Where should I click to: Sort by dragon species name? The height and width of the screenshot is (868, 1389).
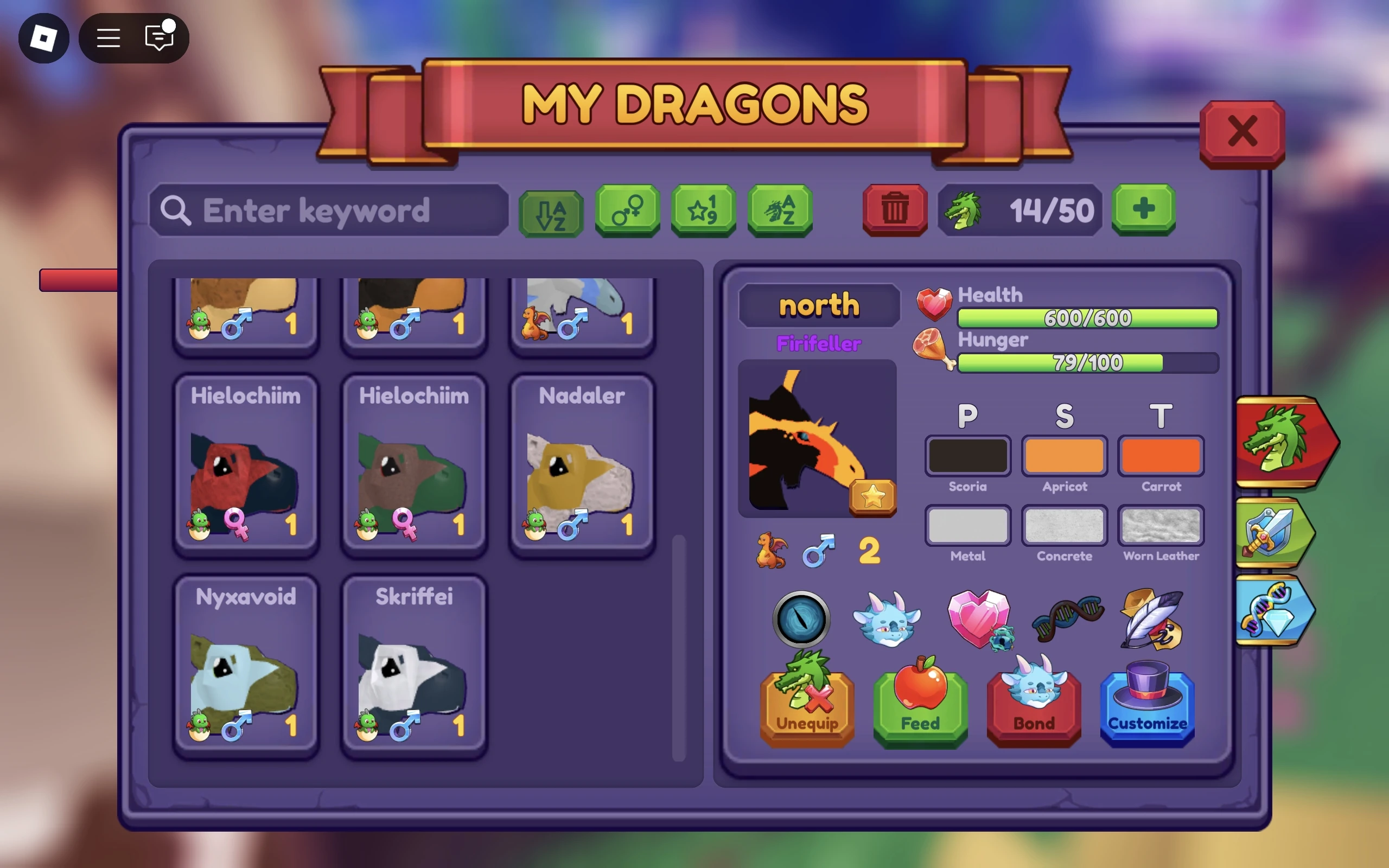pos(780,210)
